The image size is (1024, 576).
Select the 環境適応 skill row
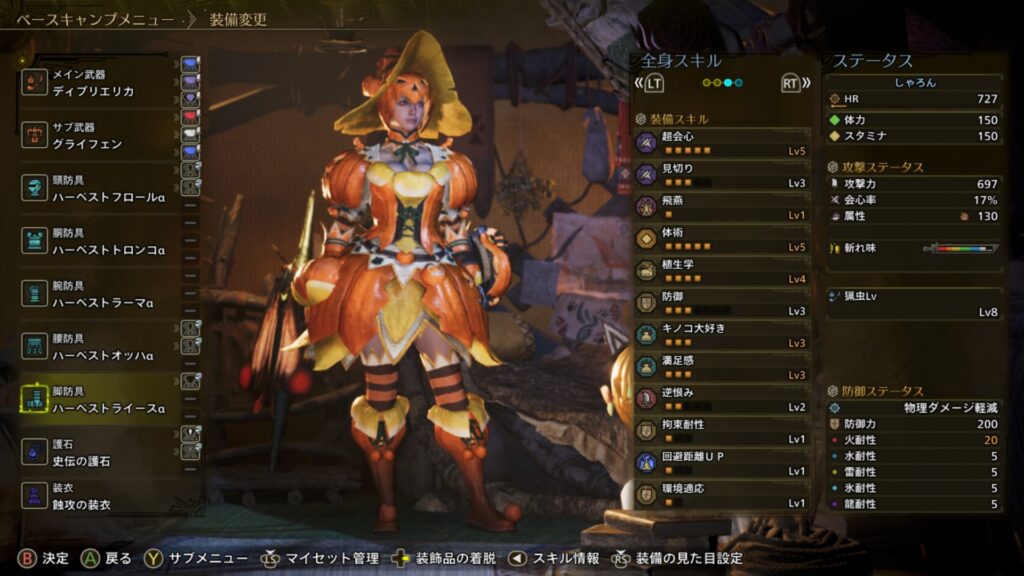pos(722,494)
